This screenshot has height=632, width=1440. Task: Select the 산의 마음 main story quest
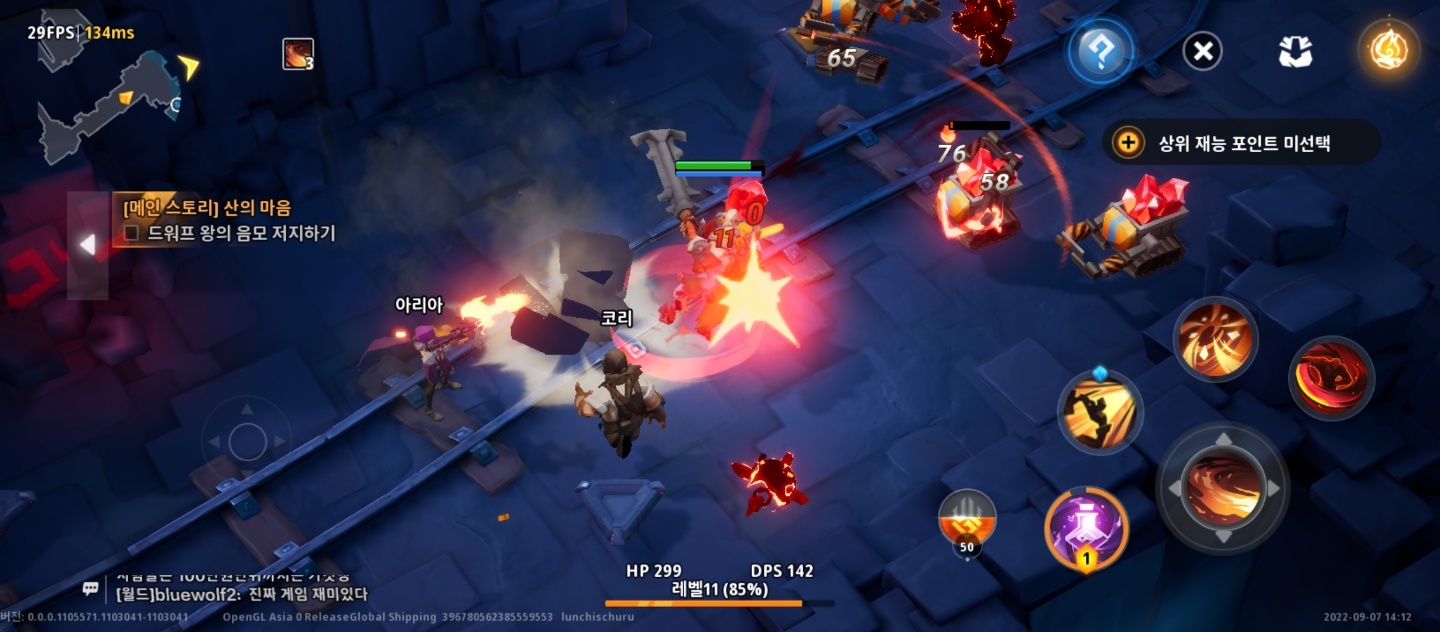(x=207, y=208)
